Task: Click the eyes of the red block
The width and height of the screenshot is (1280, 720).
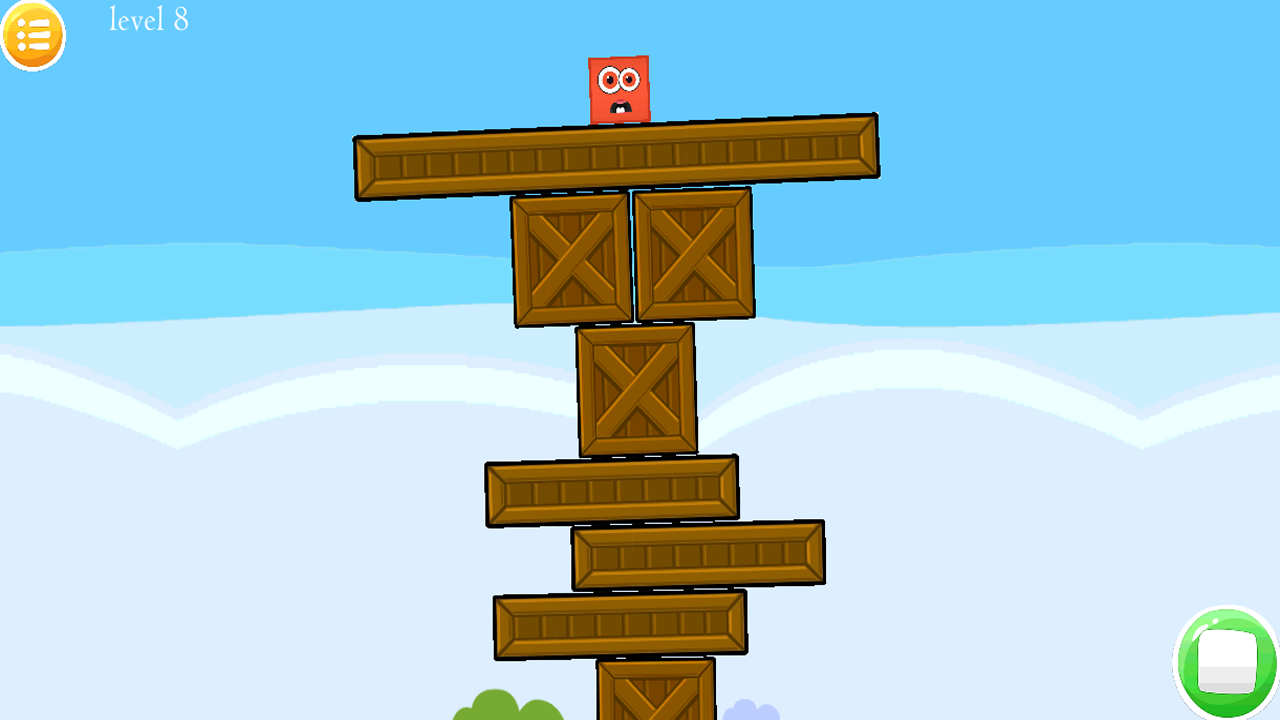Action: pyautogui.click(x=619, y=76)
